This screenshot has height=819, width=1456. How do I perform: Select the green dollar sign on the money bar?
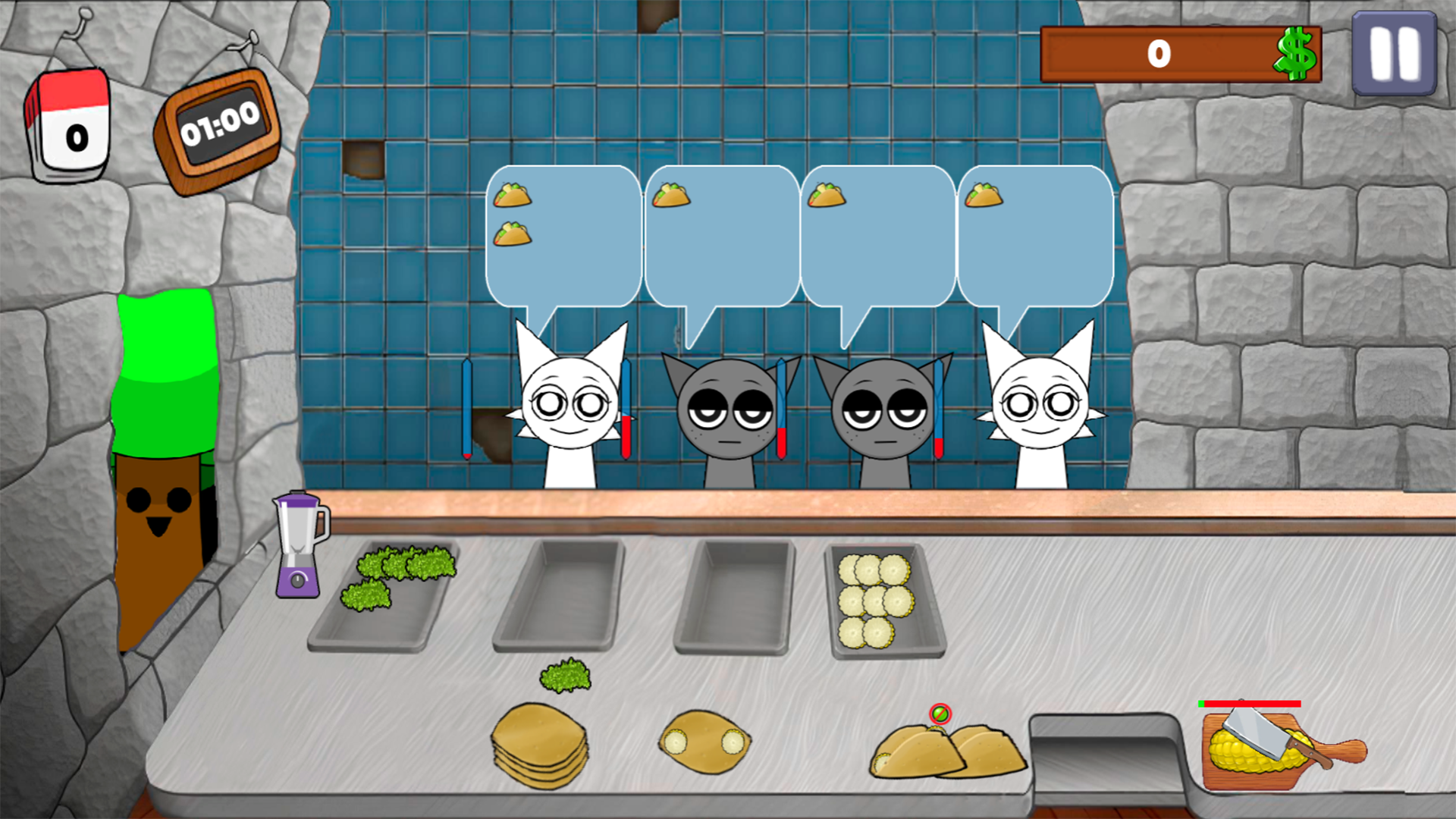[1294, 52]
